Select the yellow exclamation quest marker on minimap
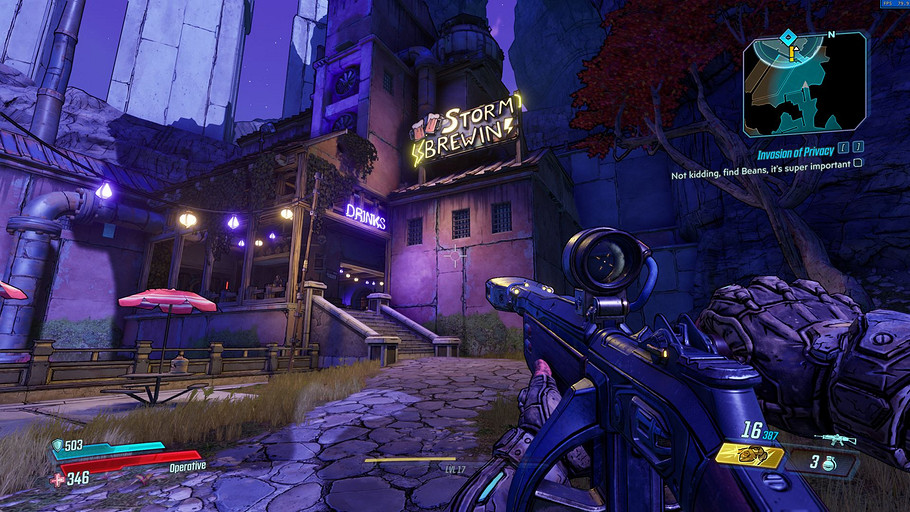Screen dimensions: 910x512 (x=792, y=55)
